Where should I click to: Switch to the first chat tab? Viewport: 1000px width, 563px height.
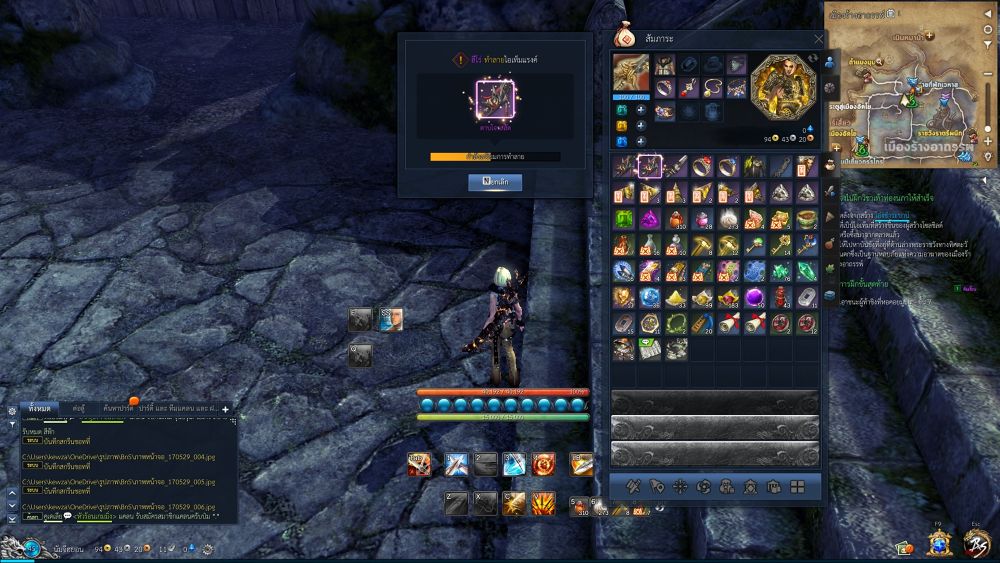coord(40,408)
